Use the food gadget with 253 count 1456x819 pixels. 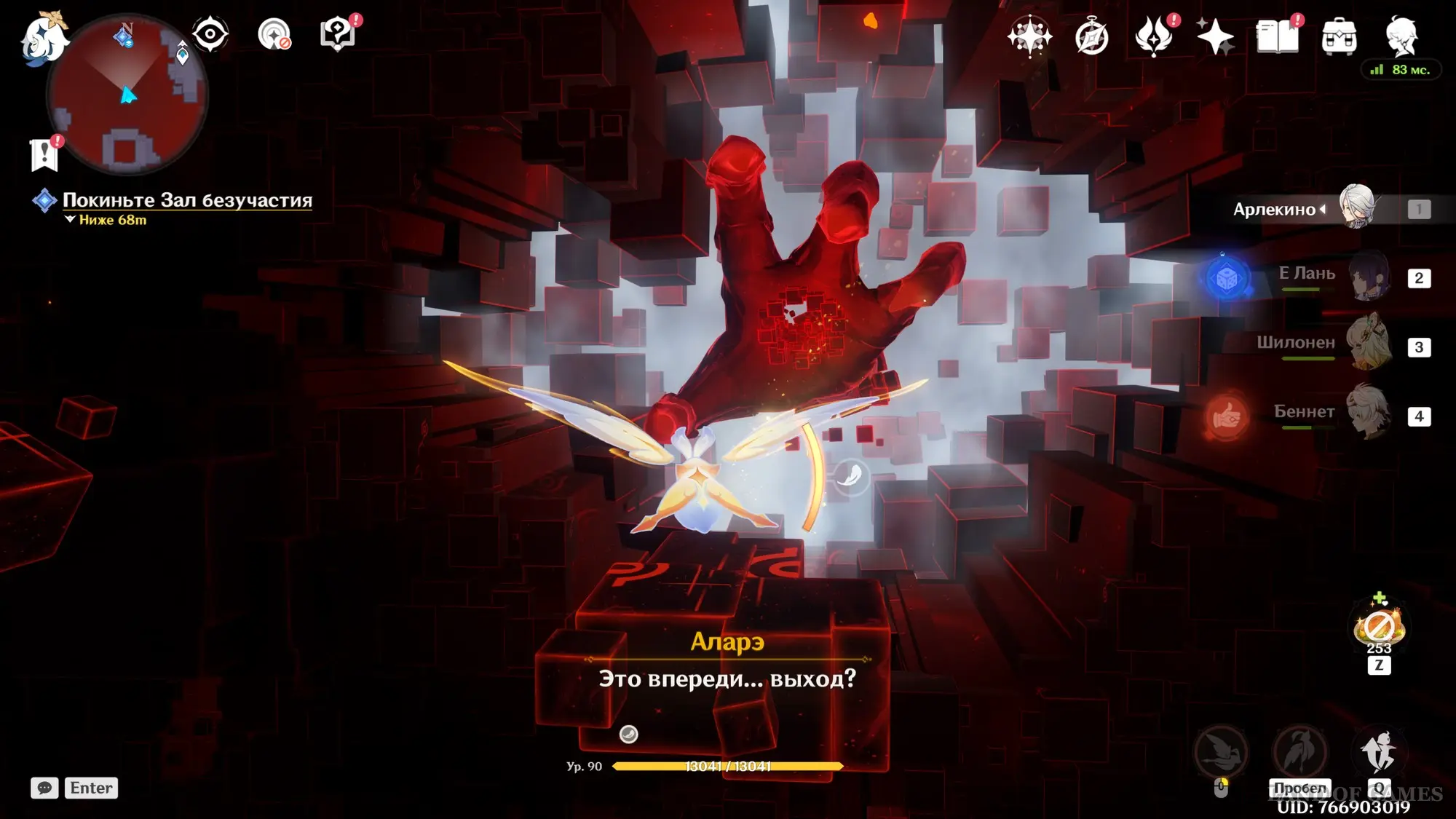(1379, 628)
